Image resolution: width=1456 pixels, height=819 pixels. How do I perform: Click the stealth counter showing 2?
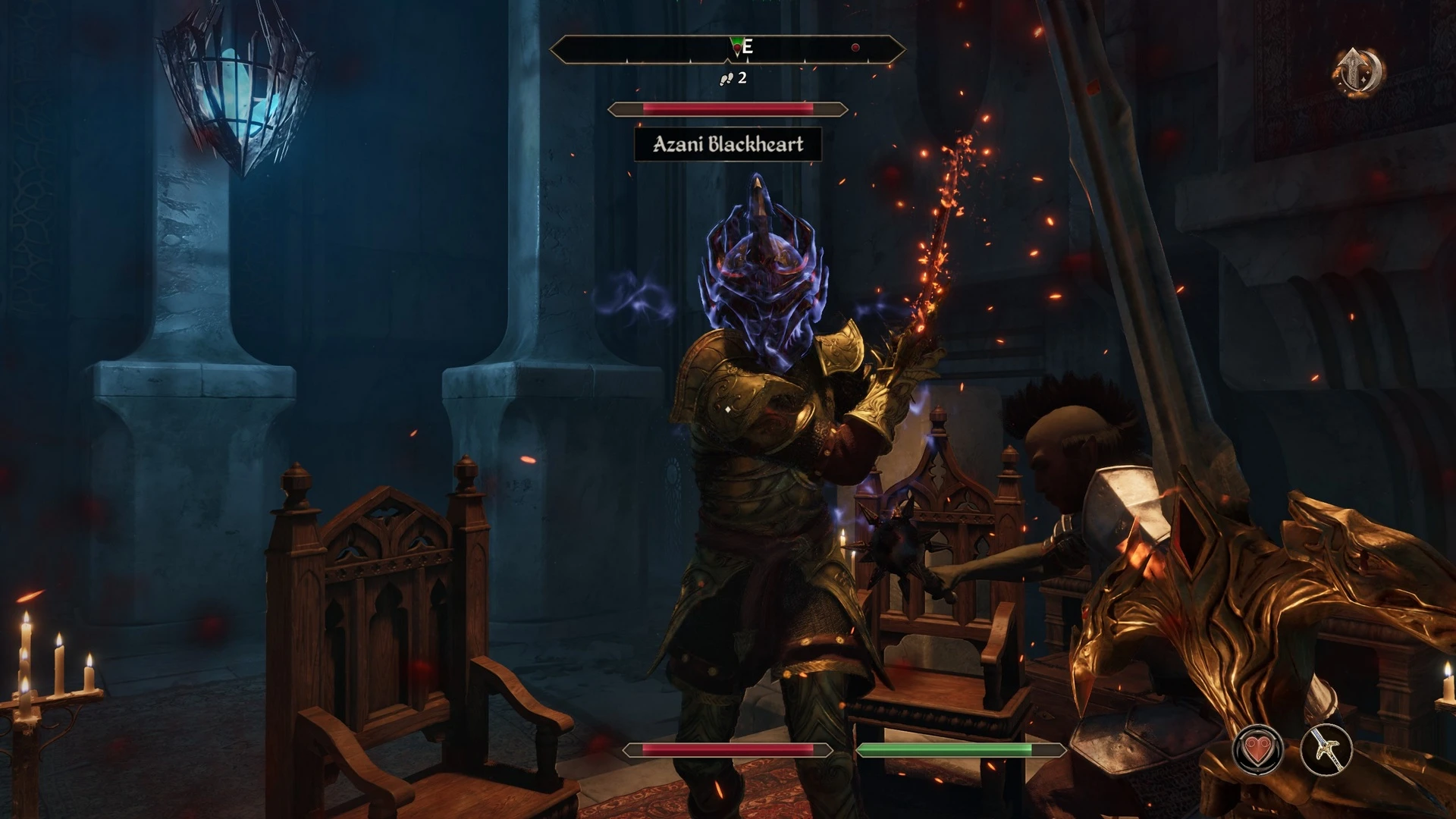[x=742, y=77]
